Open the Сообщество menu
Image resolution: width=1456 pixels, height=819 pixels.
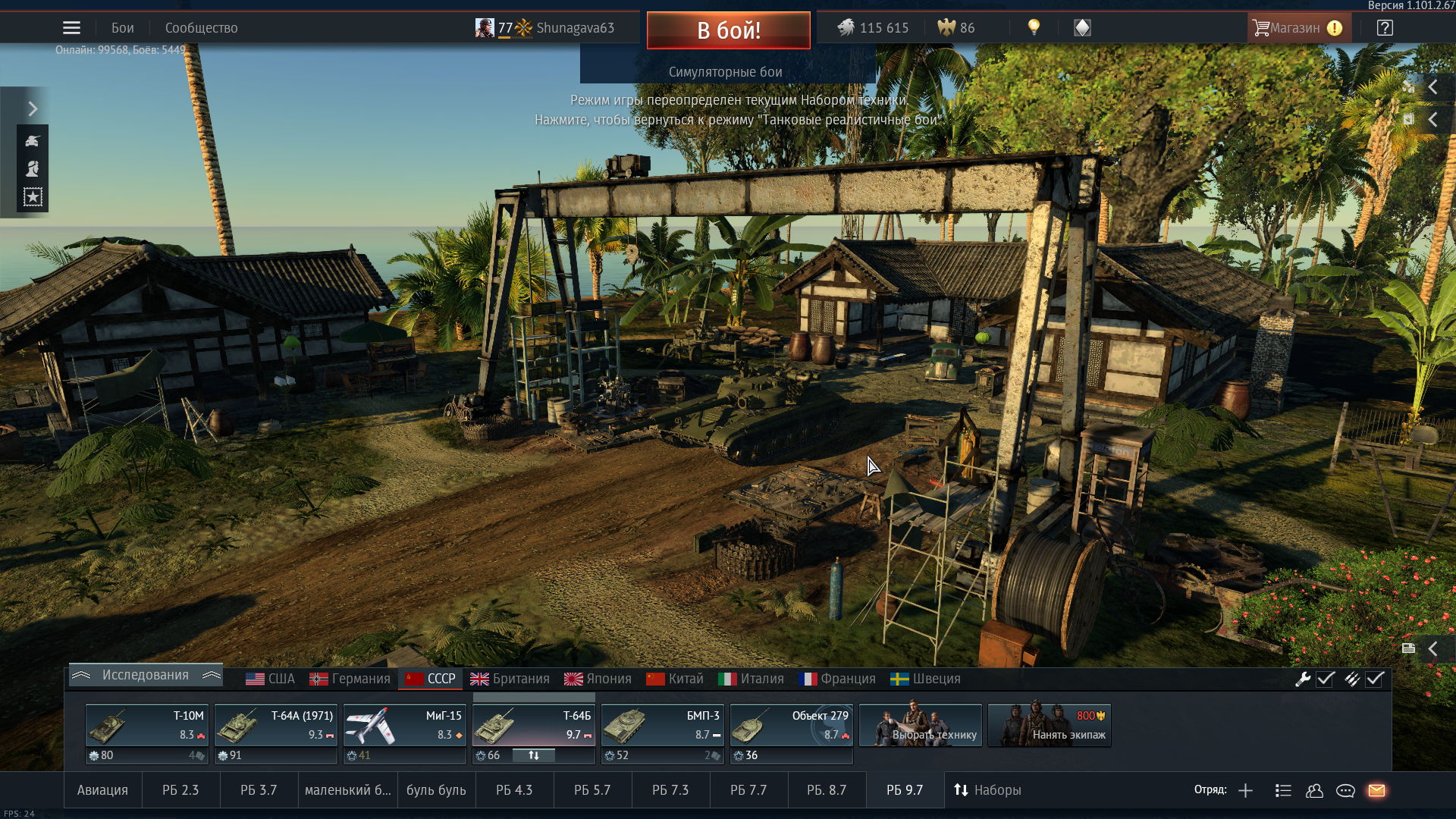(201, 28)
